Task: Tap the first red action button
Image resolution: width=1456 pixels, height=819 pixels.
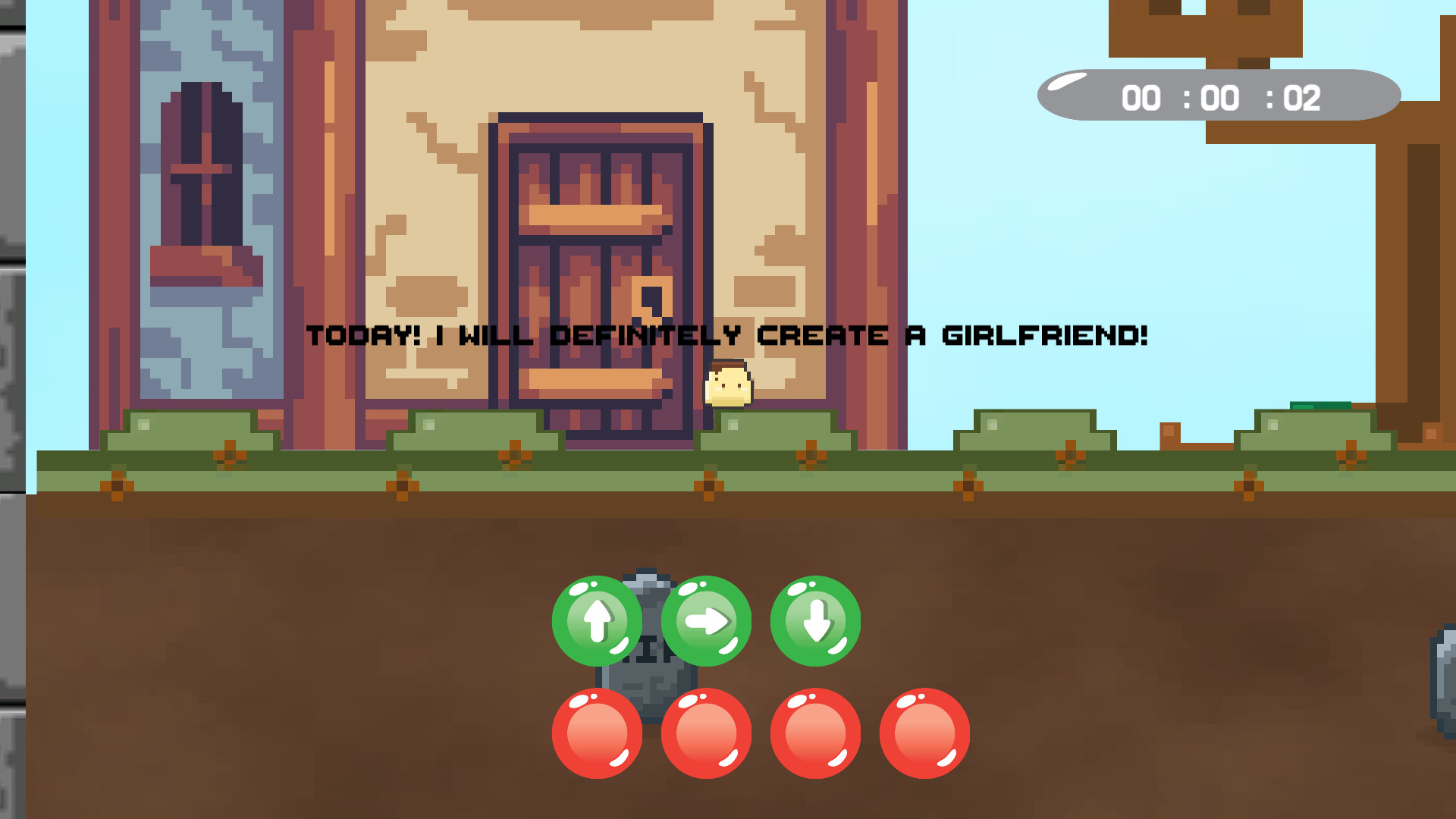Action: pos(598,732)
